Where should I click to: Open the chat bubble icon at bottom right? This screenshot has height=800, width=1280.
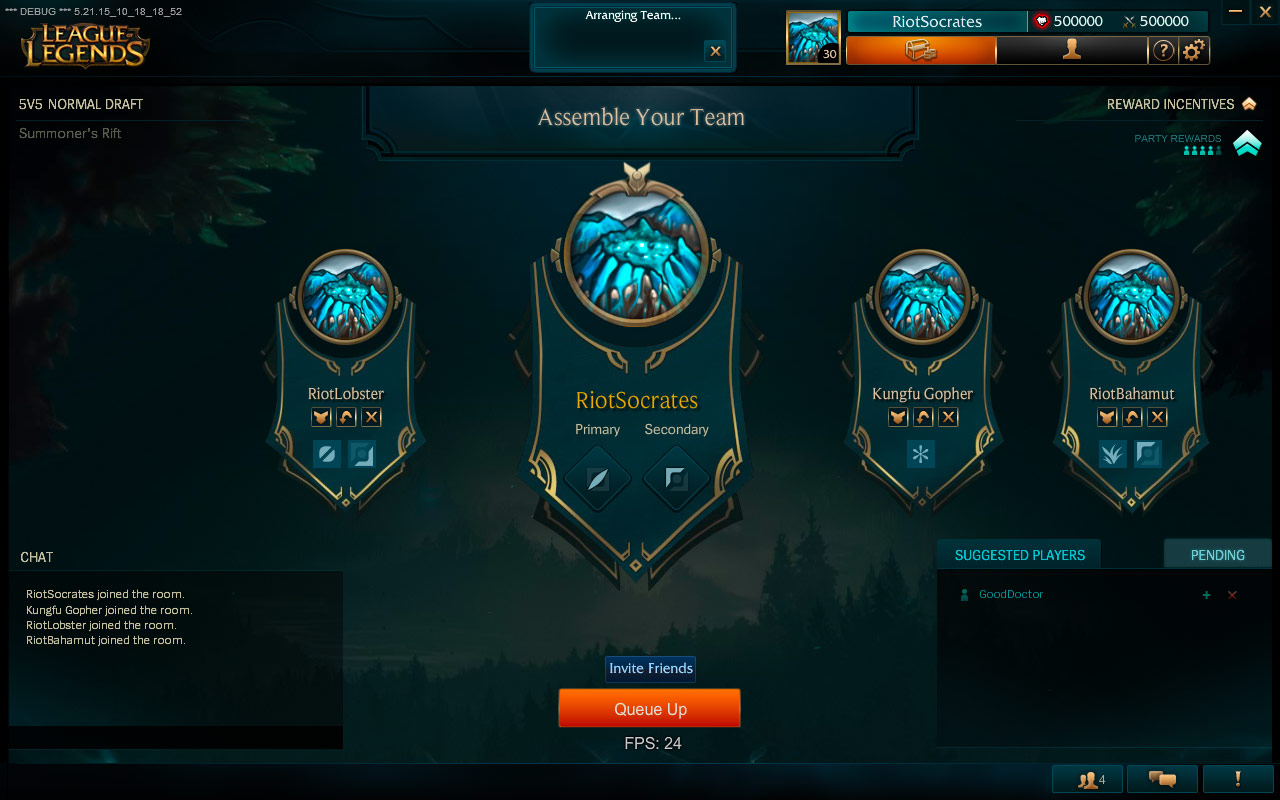[x=1164, y=778]
